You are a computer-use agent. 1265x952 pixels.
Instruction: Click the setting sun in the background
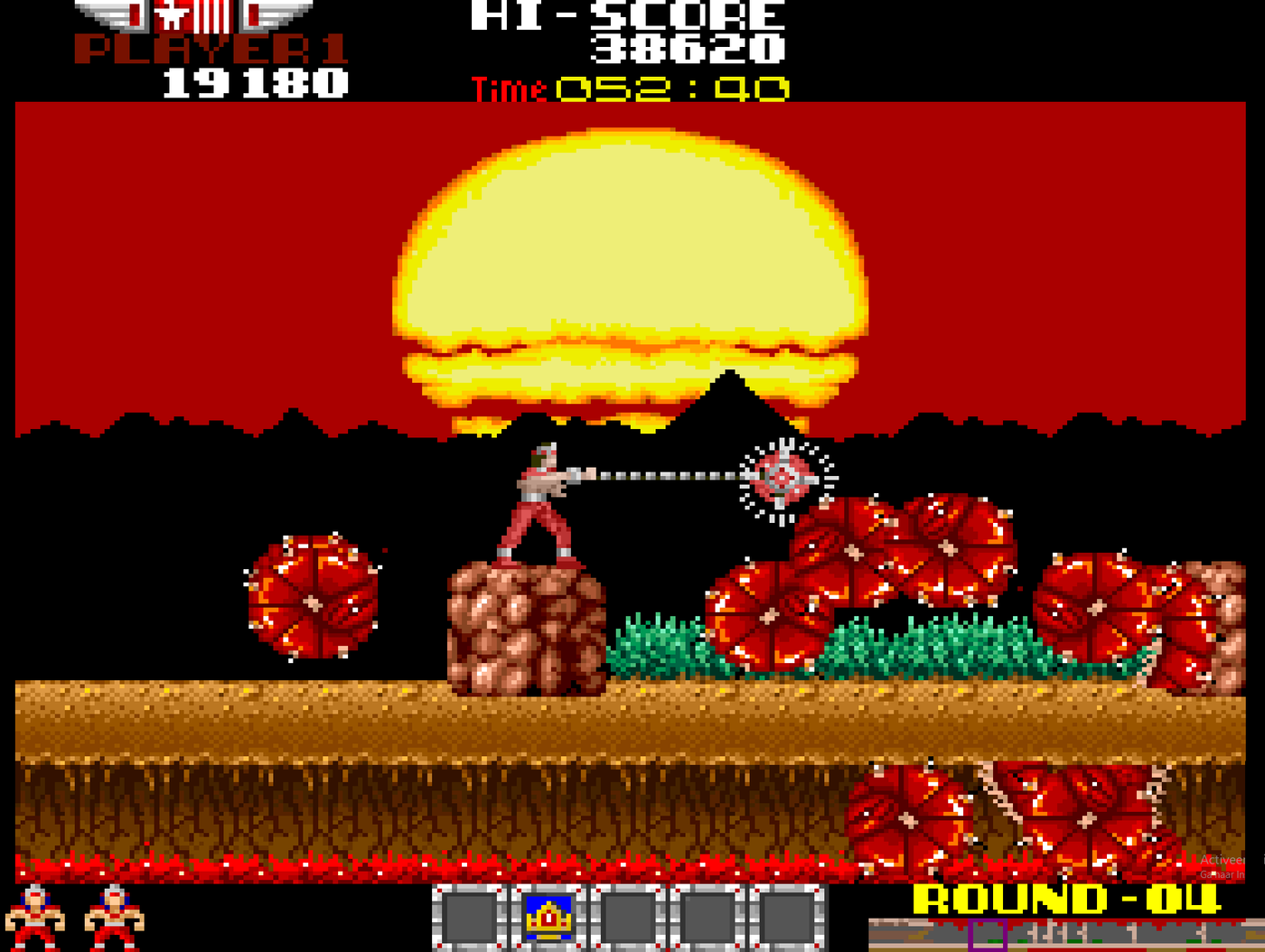(x=628, y=253)
